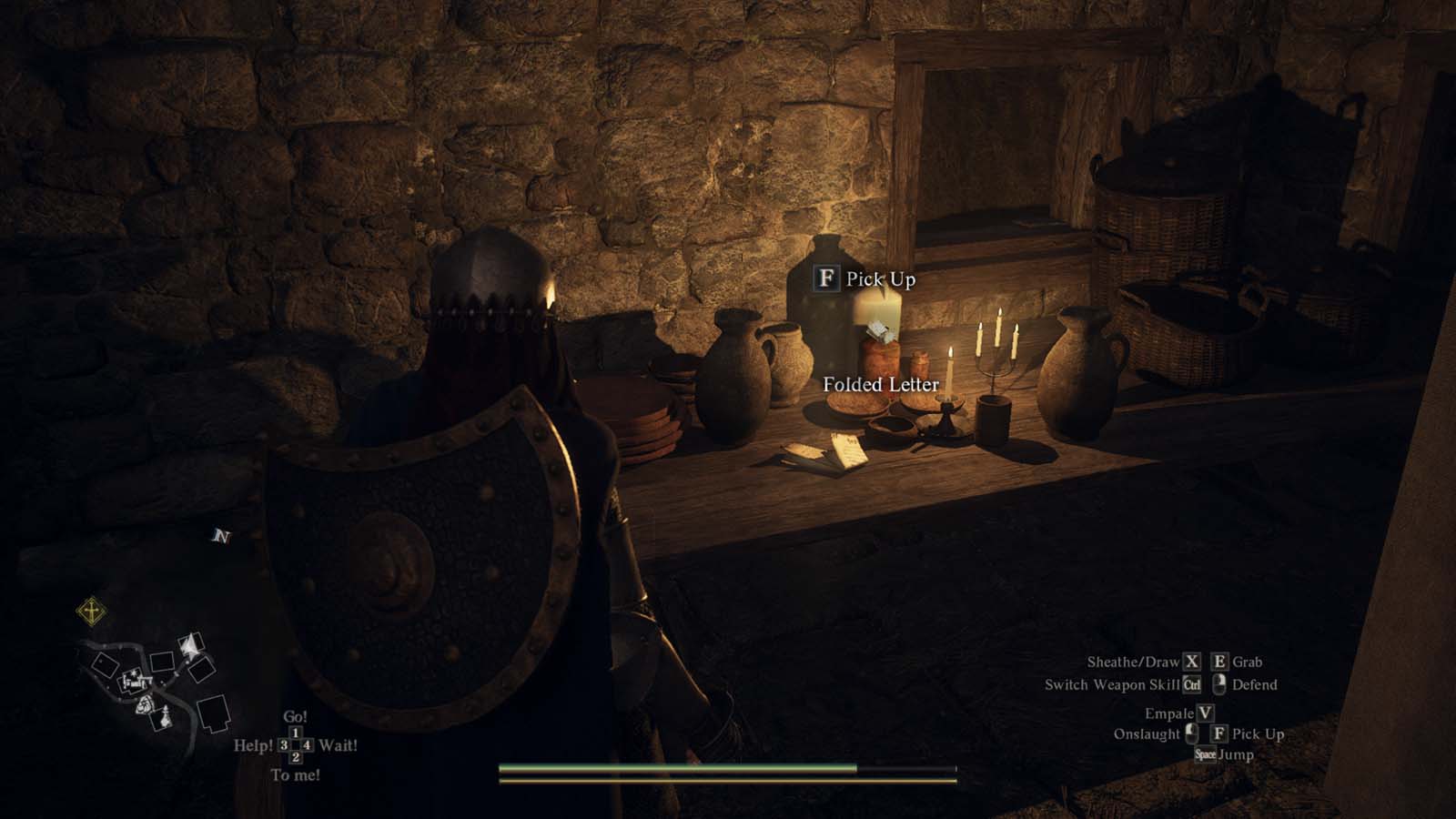Select the Folded Letter item label
This screenshot has height=819, width=1456.
(880, 385)
